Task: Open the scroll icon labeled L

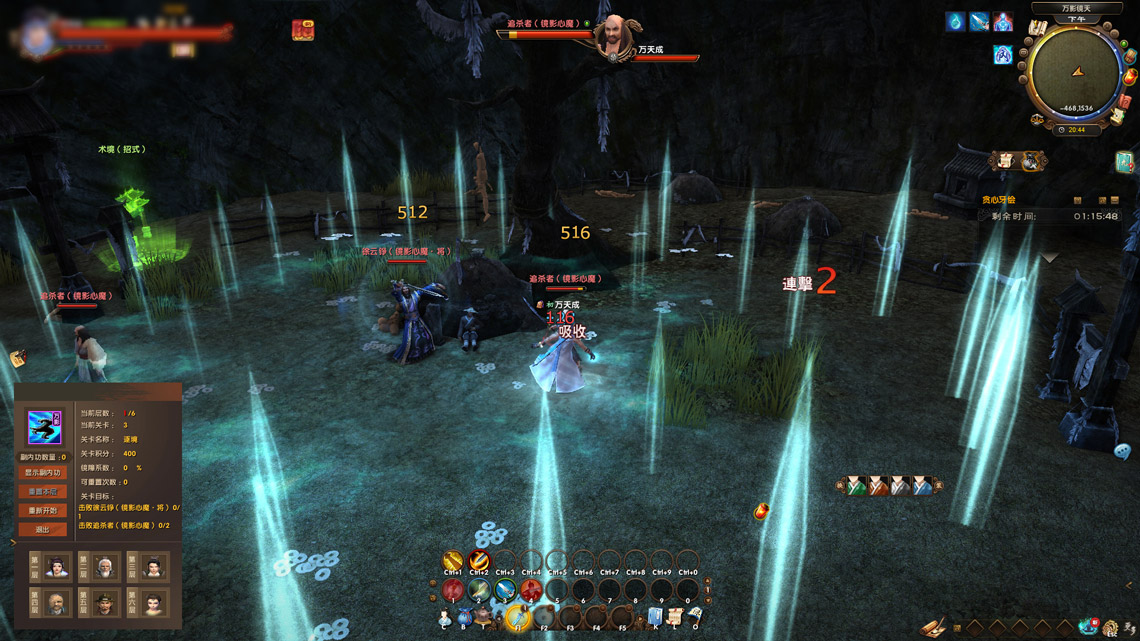Action: pos(675,616)
